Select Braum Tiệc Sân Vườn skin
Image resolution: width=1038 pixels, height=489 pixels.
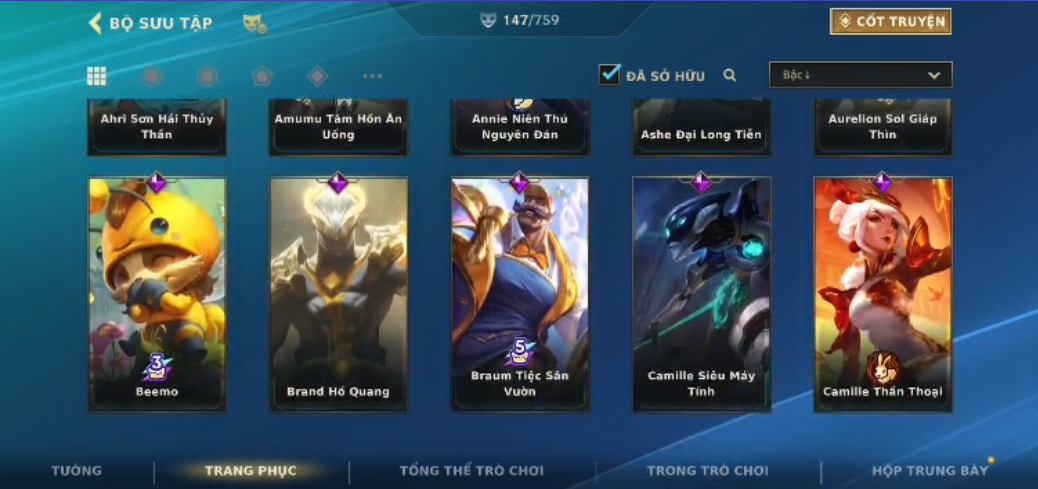(x=519, y=294)
